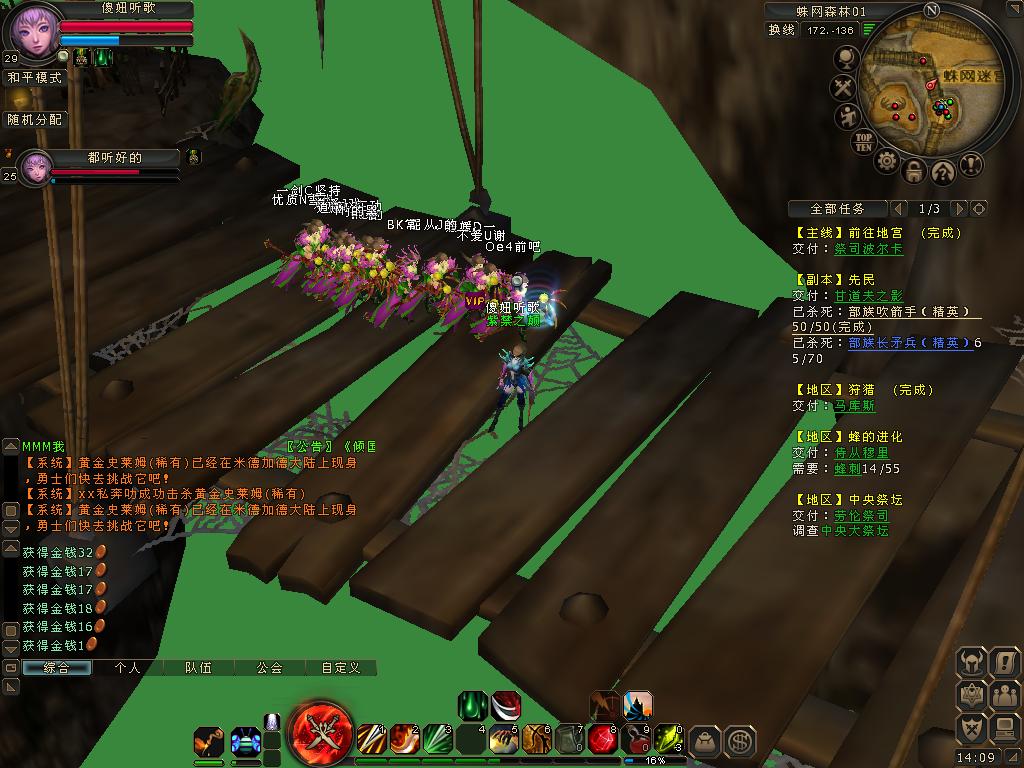Click the 换线 channel switch button
This screenshot has width=1024, height=768.
[782, 30]
